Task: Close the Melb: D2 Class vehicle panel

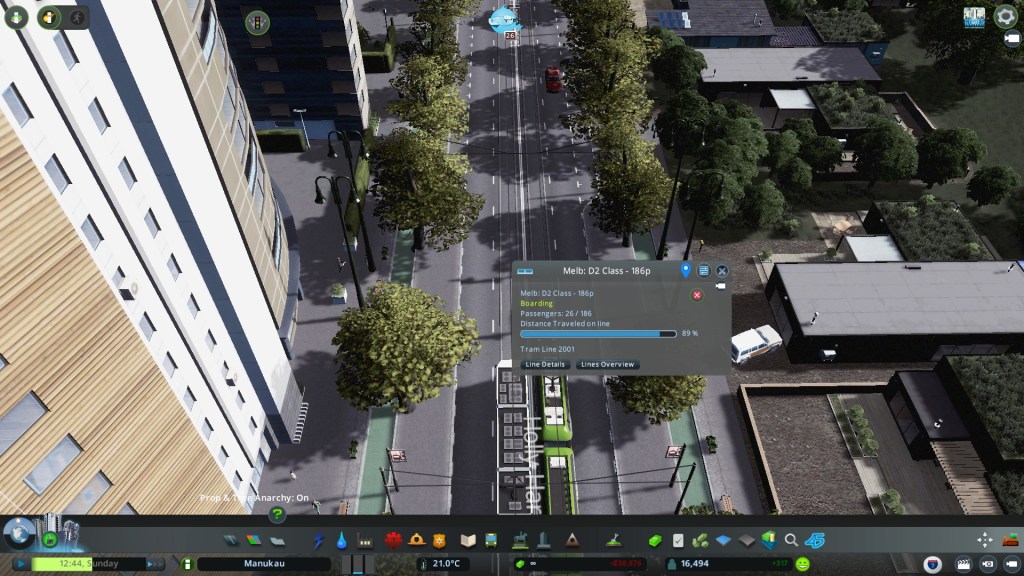Action: [722, 271]
